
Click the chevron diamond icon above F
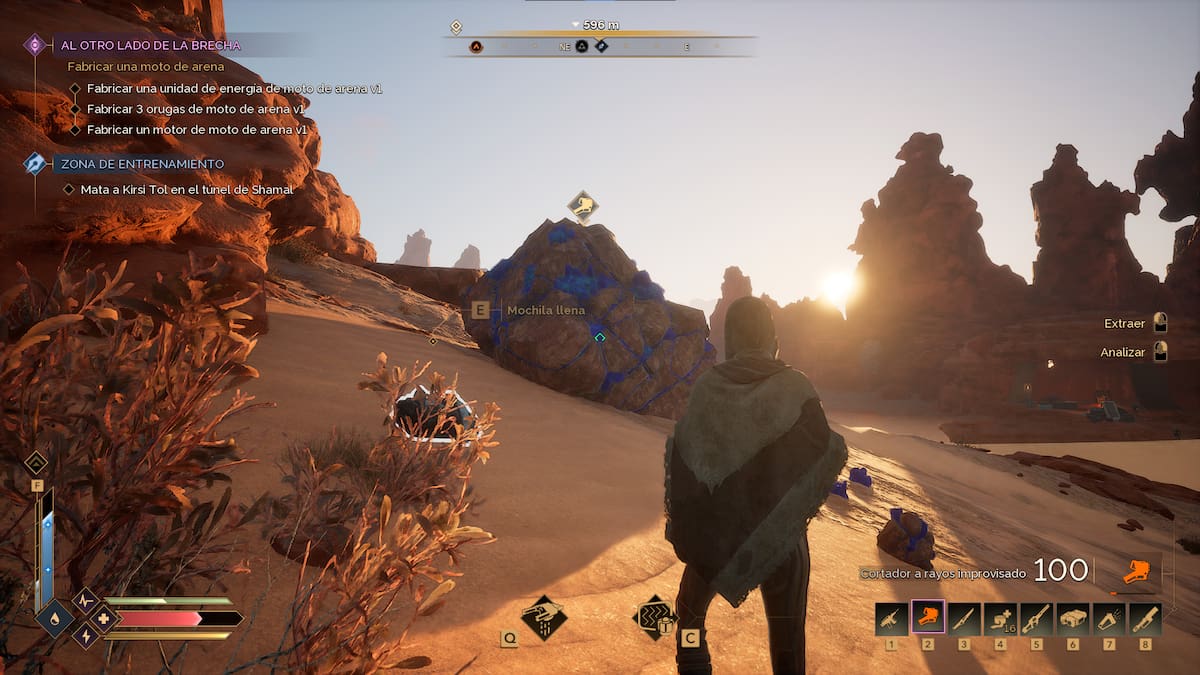(x=36, y=462)
